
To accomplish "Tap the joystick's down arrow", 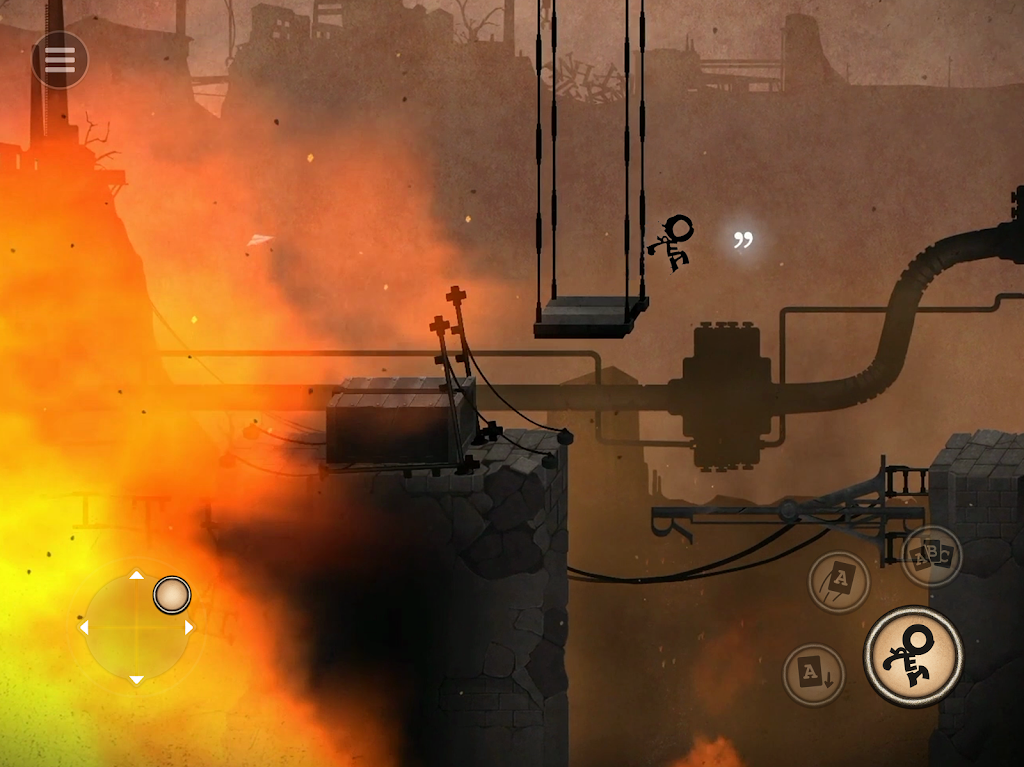I will 136,680.
